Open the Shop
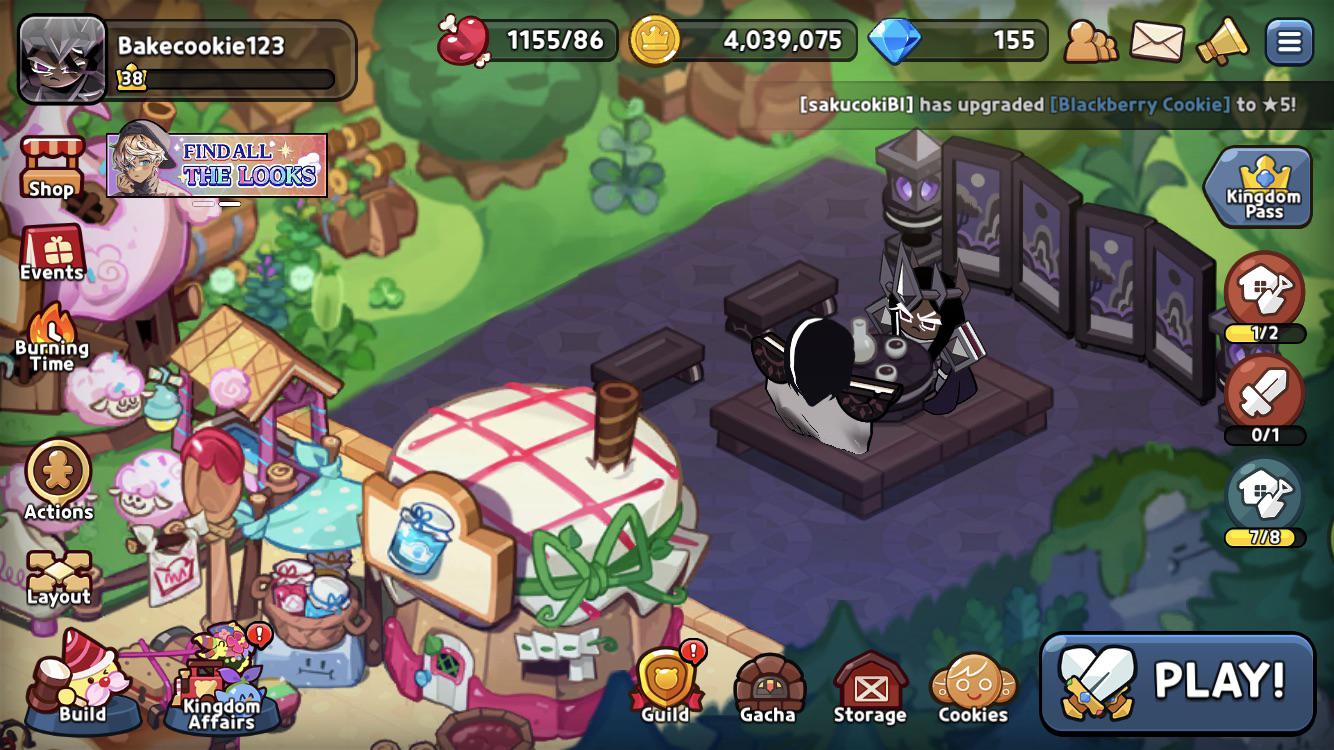The width and height of the screenshot is (1334, 750). pyautogui.click(x=51, y=168)
